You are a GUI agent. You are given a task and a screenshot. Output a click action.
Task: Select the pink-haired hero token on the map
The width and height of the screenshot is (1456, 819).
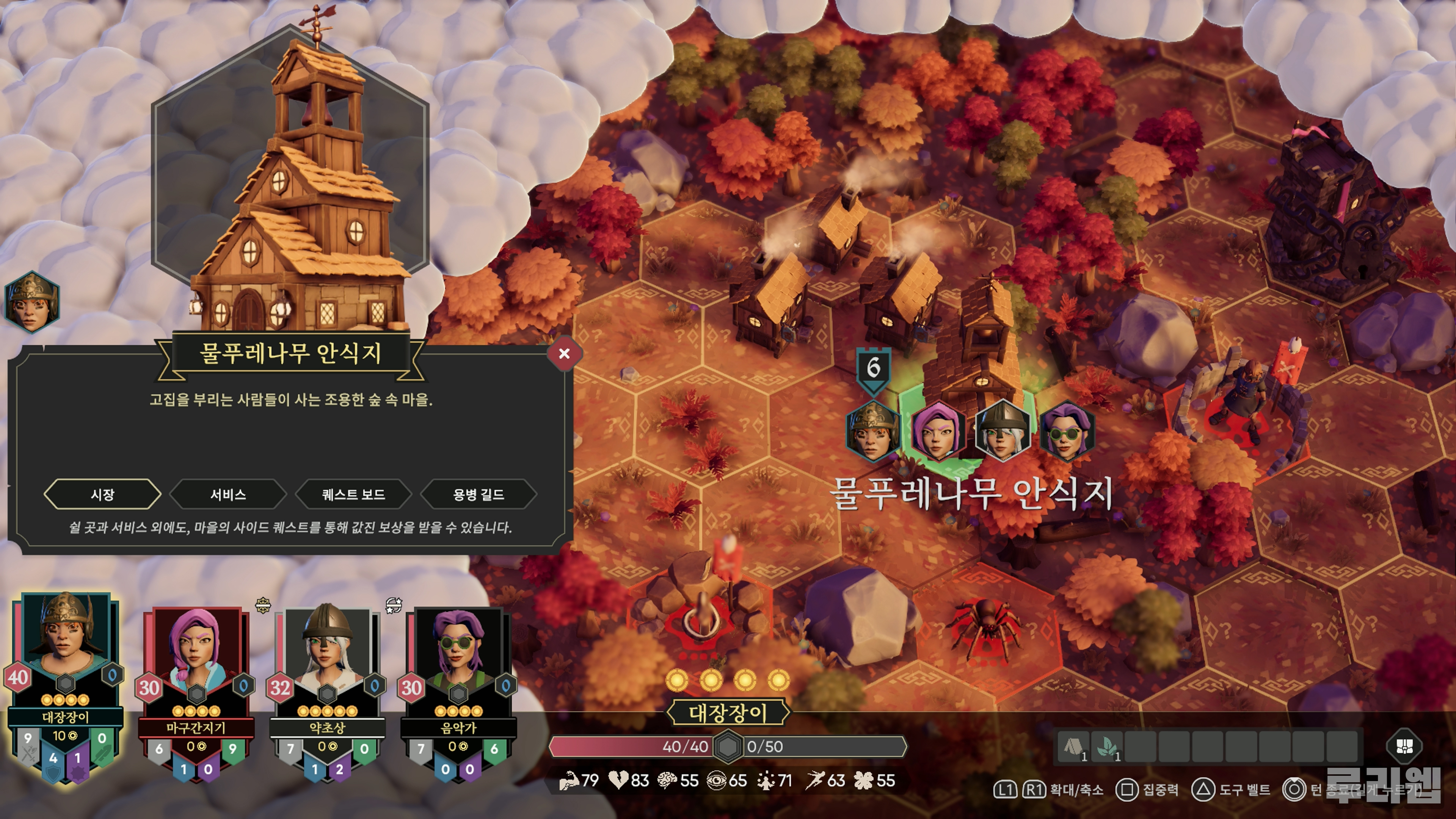(x=937, y=431)
